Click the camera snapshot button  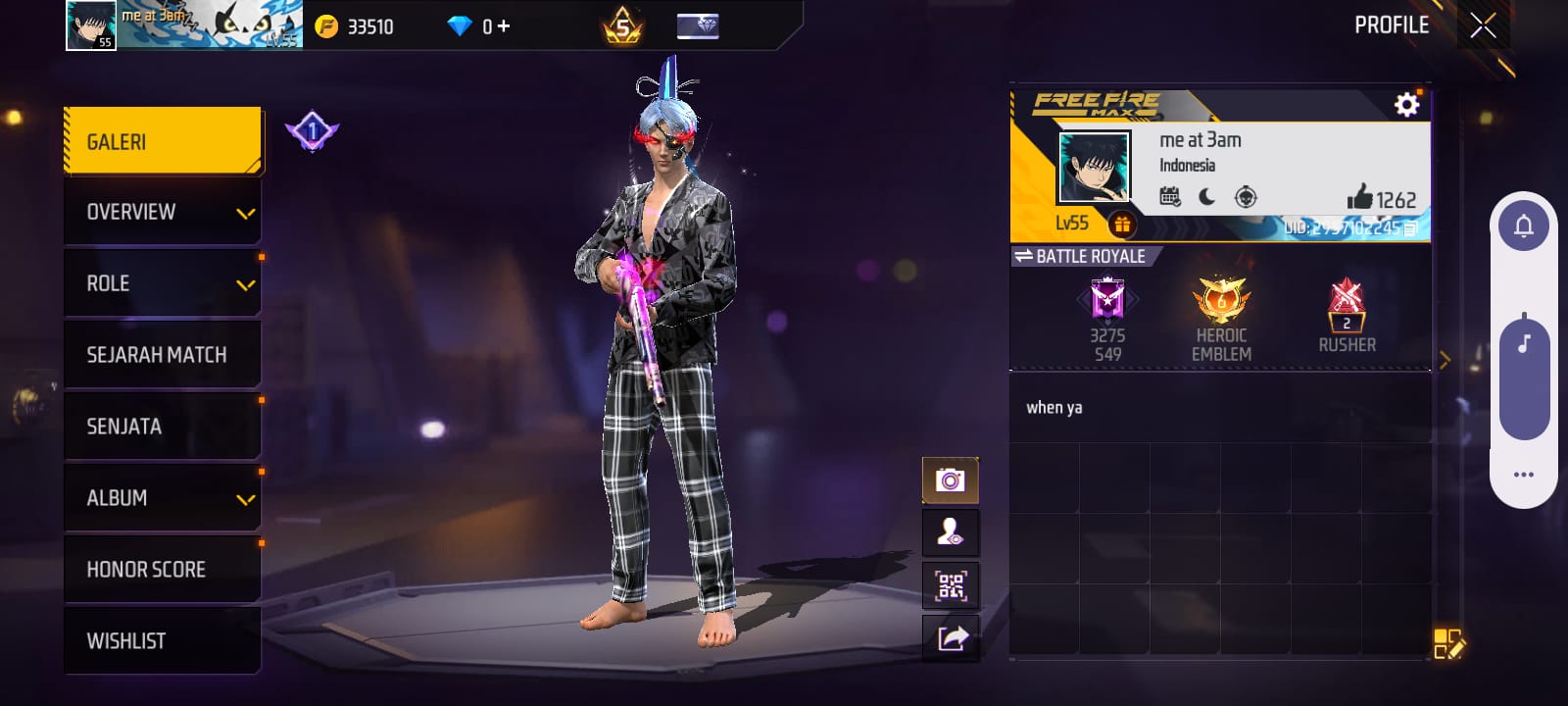click(951, 480)
